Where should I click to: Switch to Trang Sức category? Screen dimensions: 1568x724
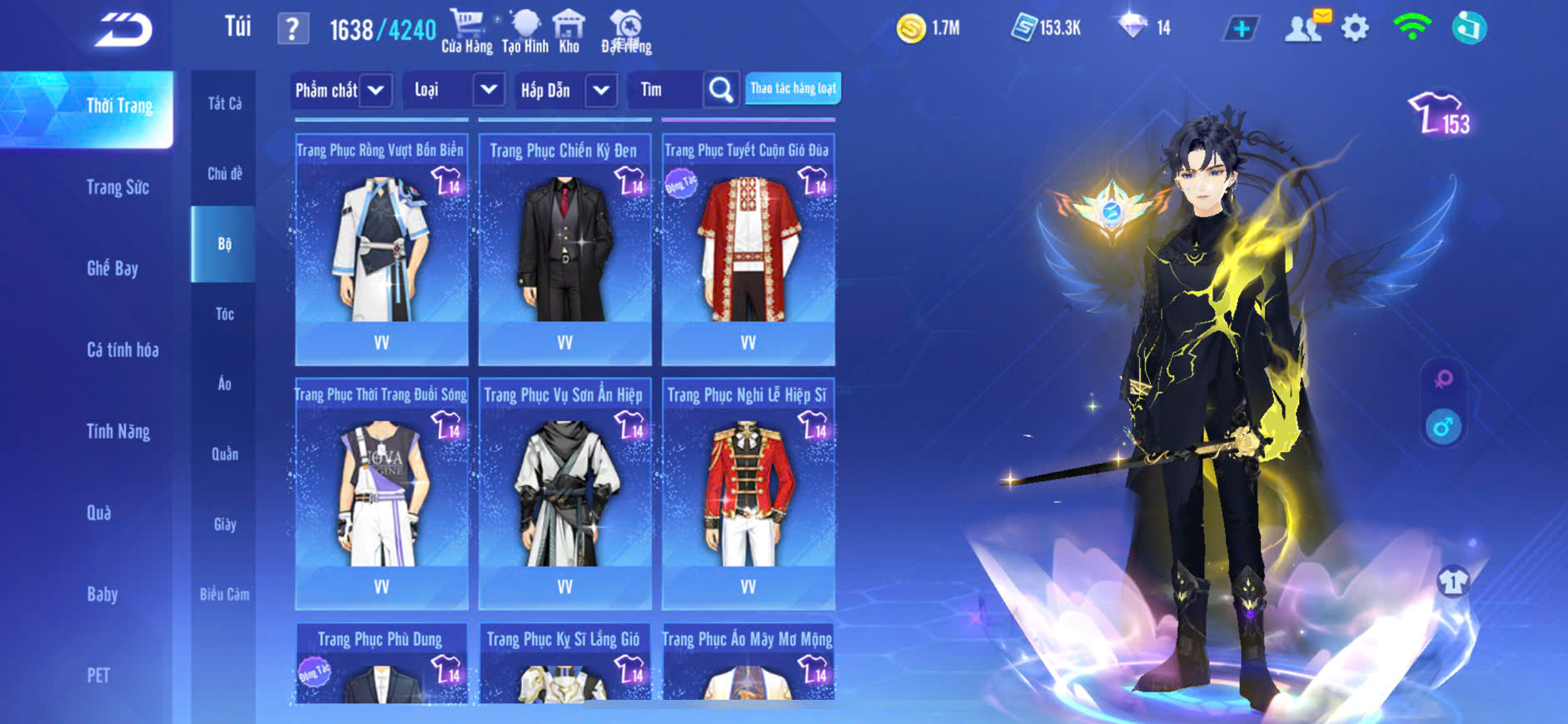pos(117,187)
